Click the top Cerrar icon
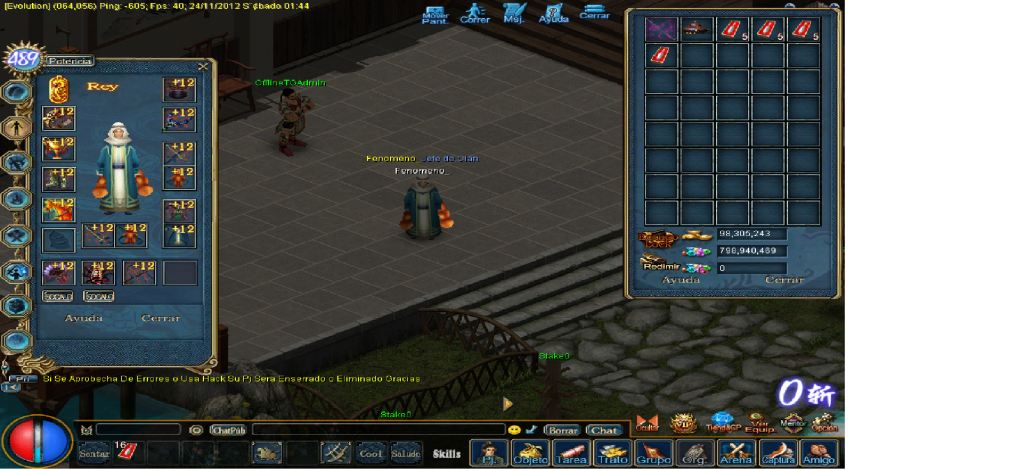Viewport: 1024px width, 469px height. click(594, 14)
